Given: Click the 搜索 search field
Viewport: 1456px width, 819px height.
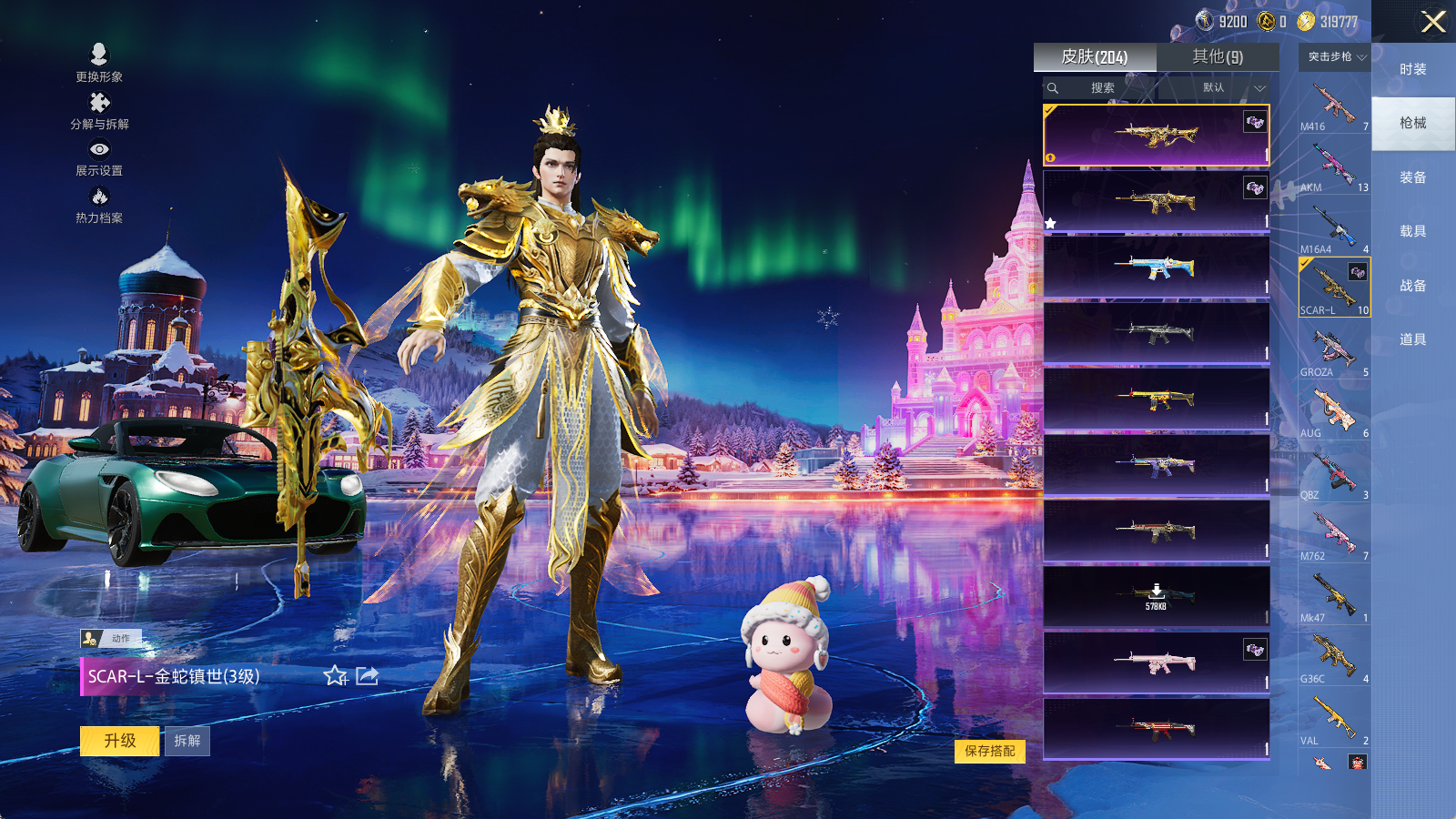Looking at the screenshot, I should [1102, 87].
